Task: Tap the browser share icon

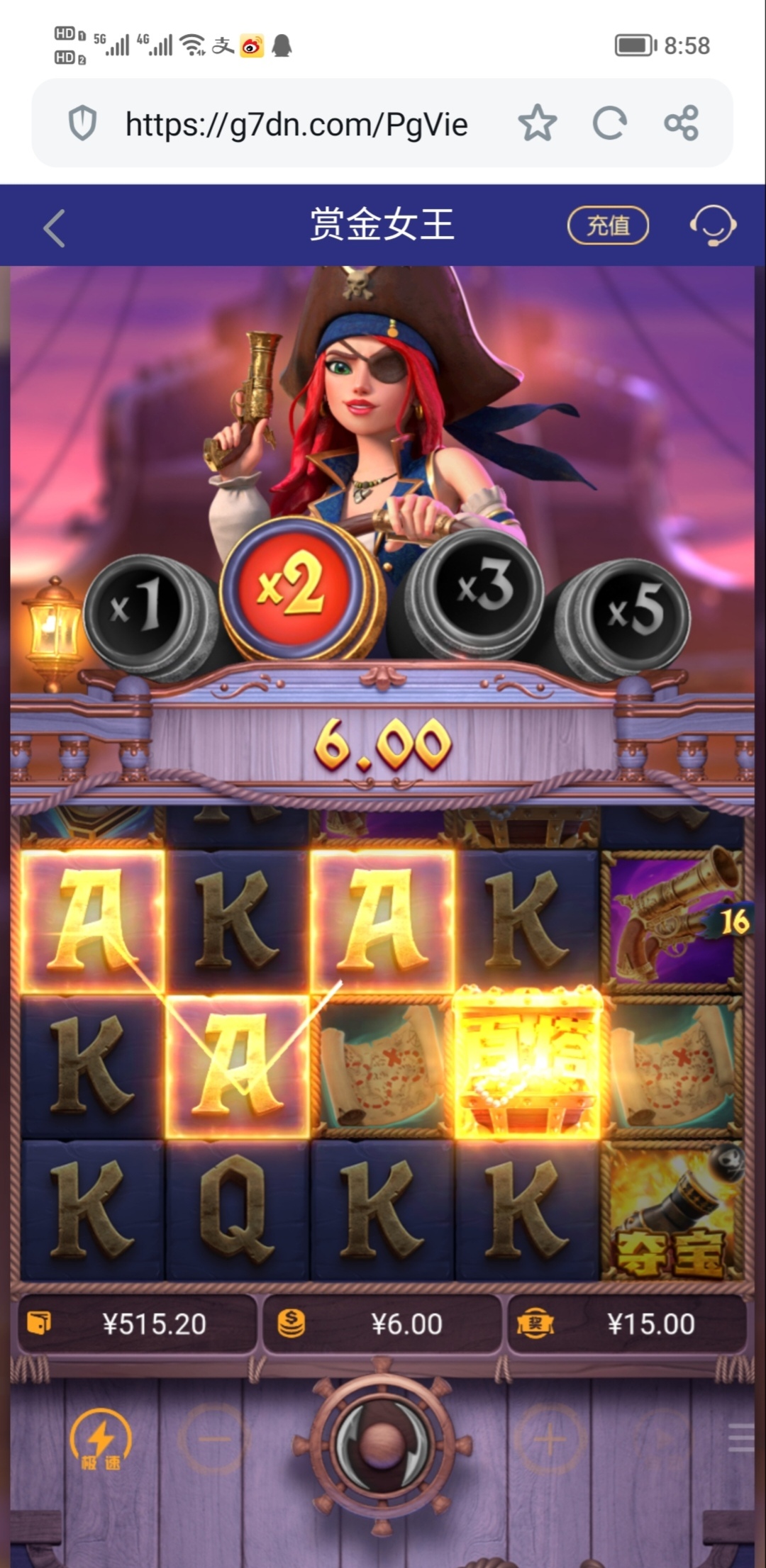Action: tap(682, 123)
